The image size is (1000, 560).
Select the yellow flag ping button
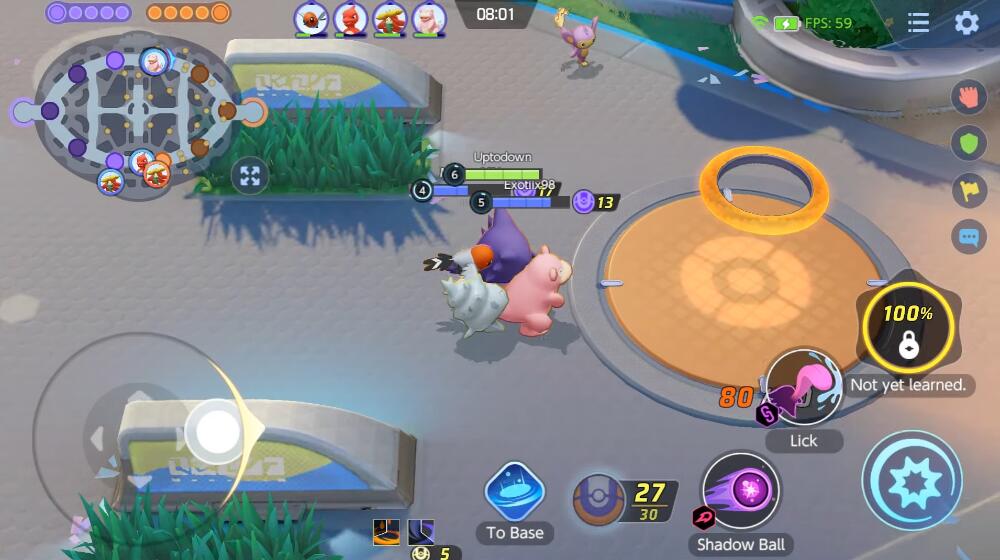point(968,190)
